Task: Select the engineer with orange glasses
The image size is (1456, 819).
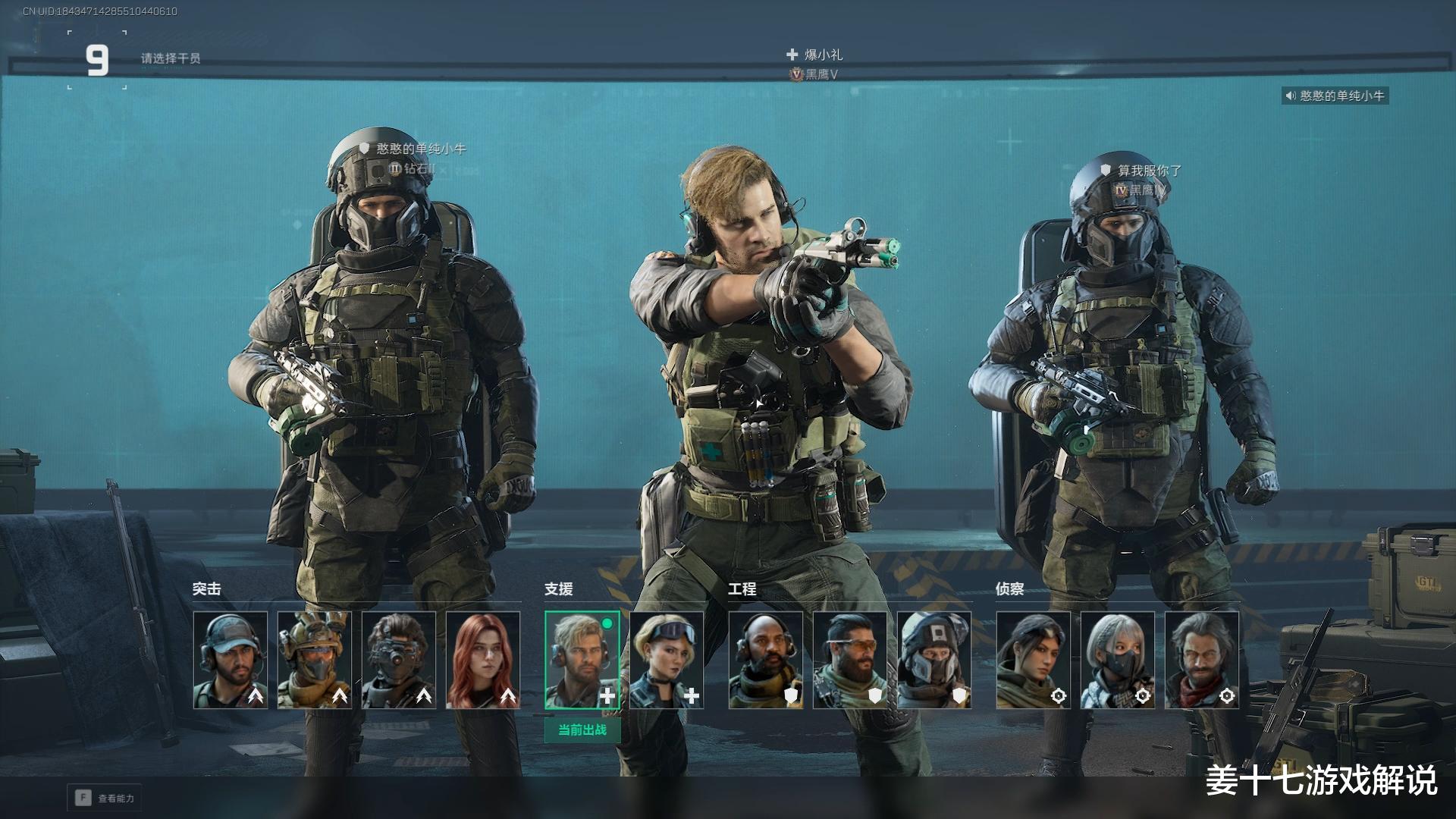Action: pos(850,660)
